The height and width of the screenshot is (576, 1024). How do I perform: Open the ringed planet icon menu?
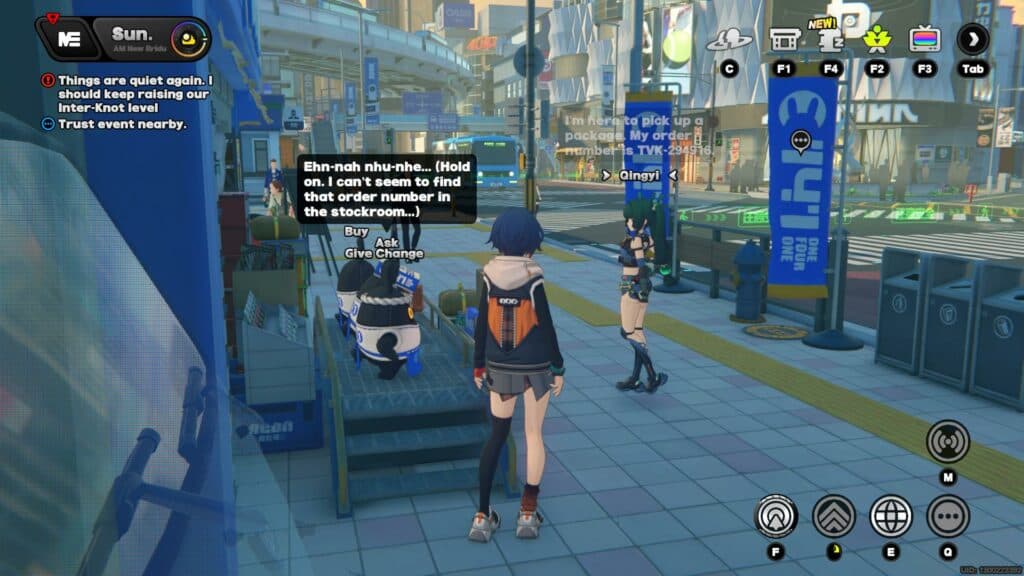(728, 41)
